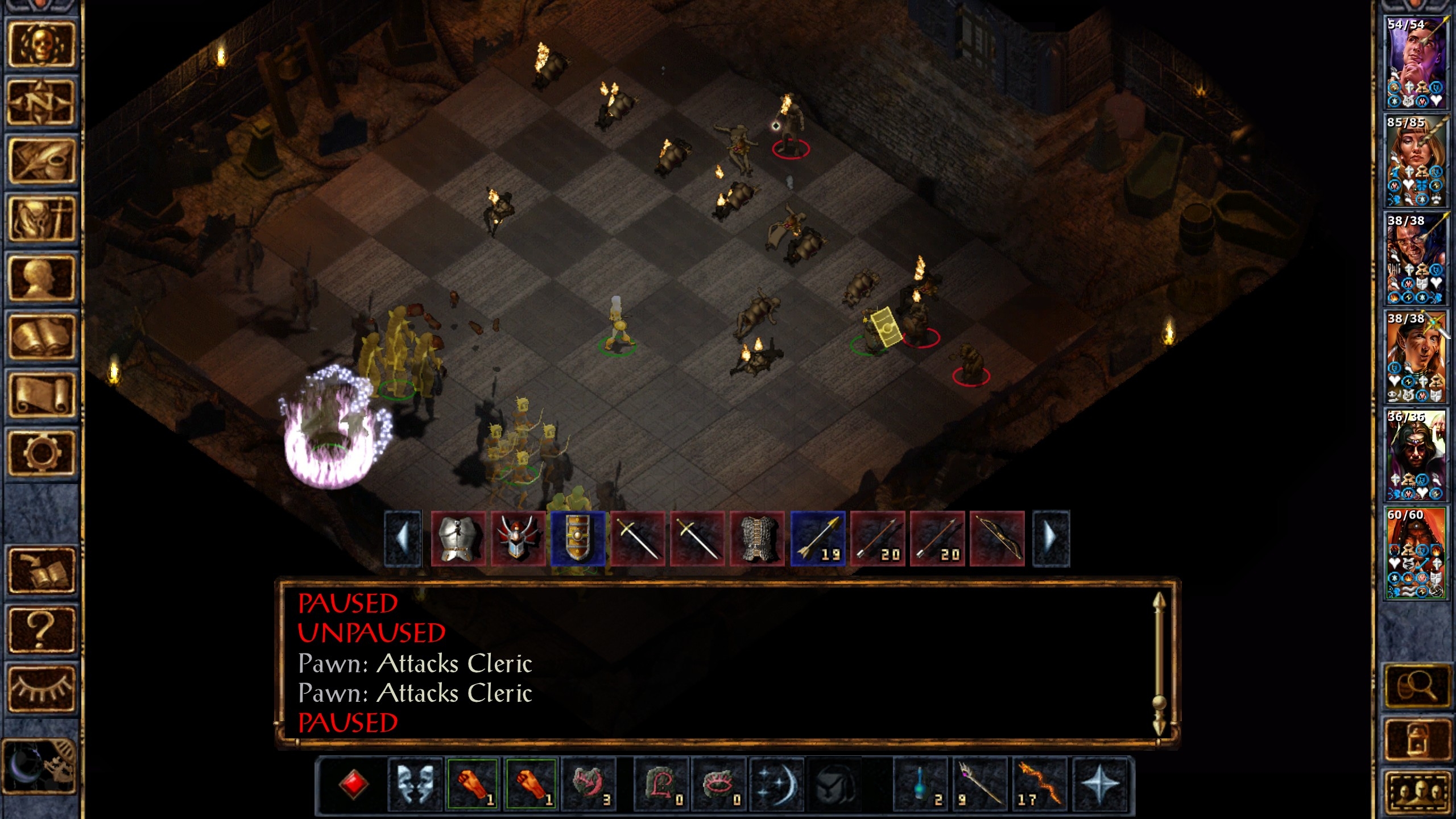The width and height of the screenshot is (1456, 819).
Task: Select the silver plate armor slot
Action: click(458, 539)
